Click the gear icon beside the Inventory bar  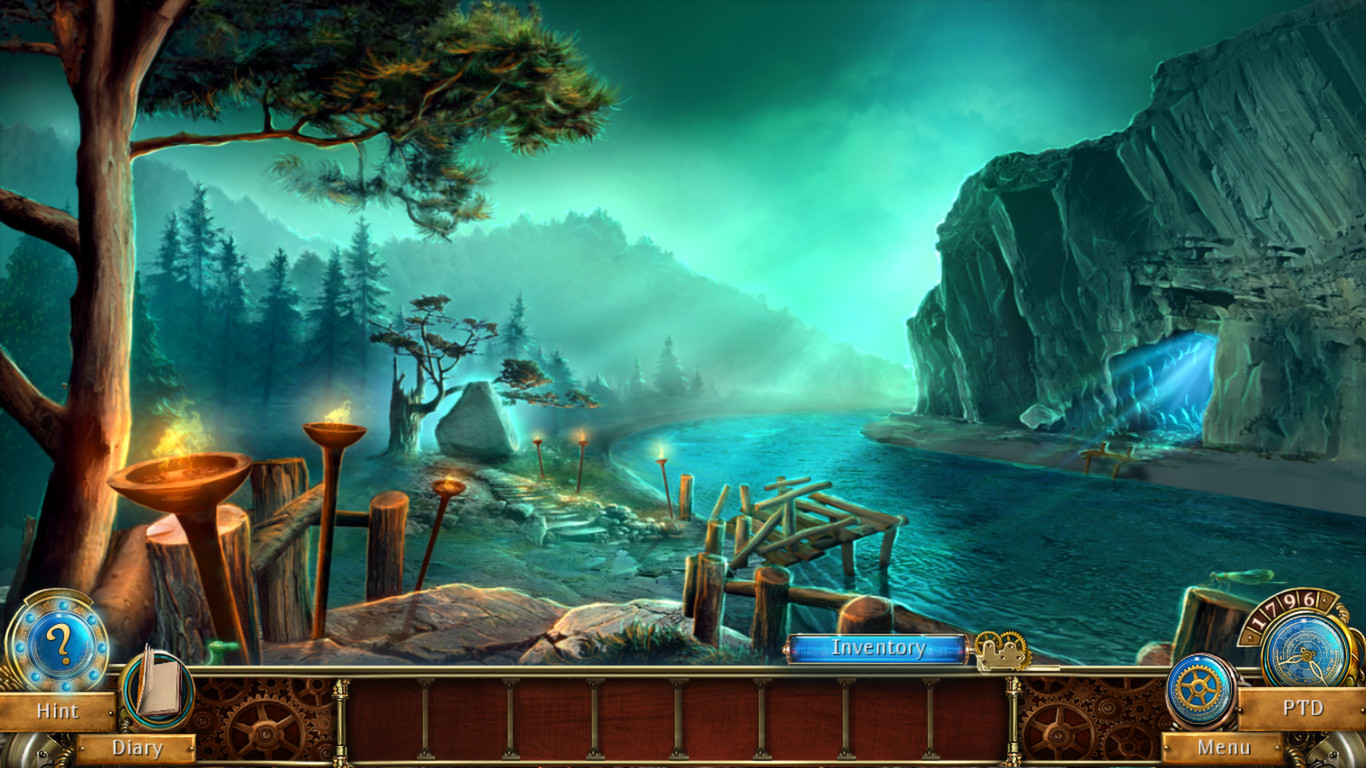coord(1001,648)
